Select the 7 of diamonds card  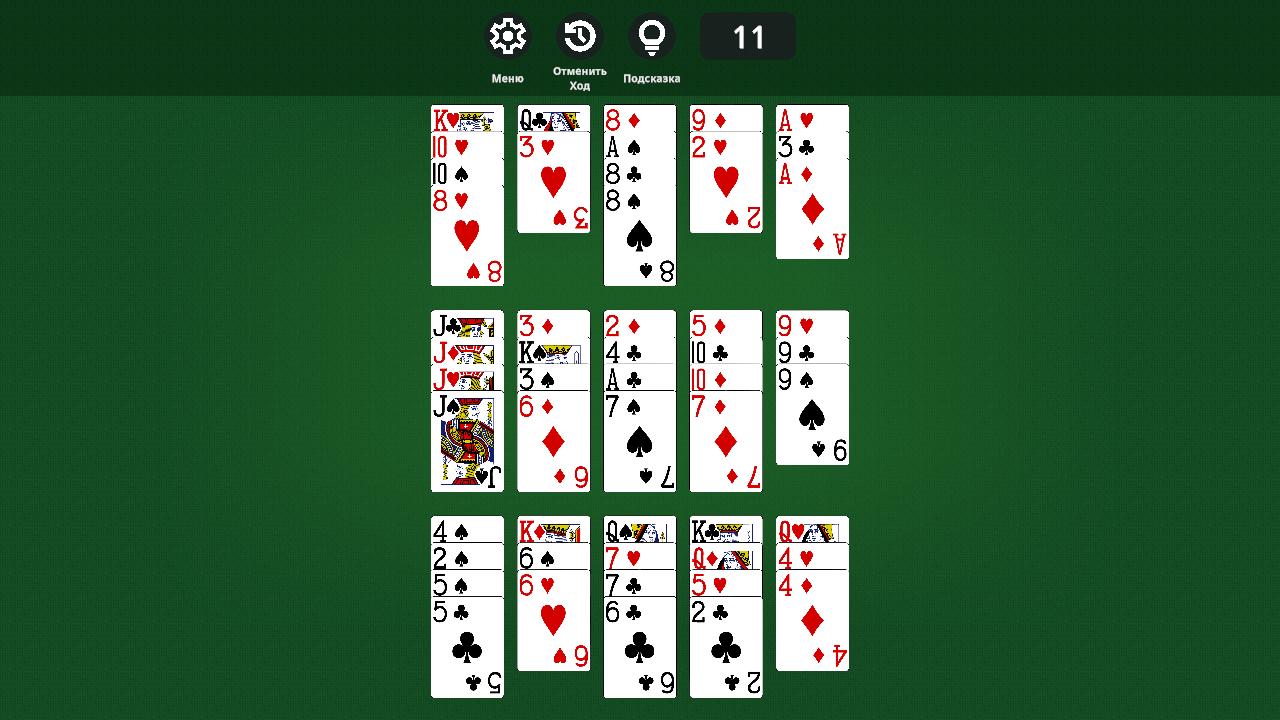[x=725, y=440]
